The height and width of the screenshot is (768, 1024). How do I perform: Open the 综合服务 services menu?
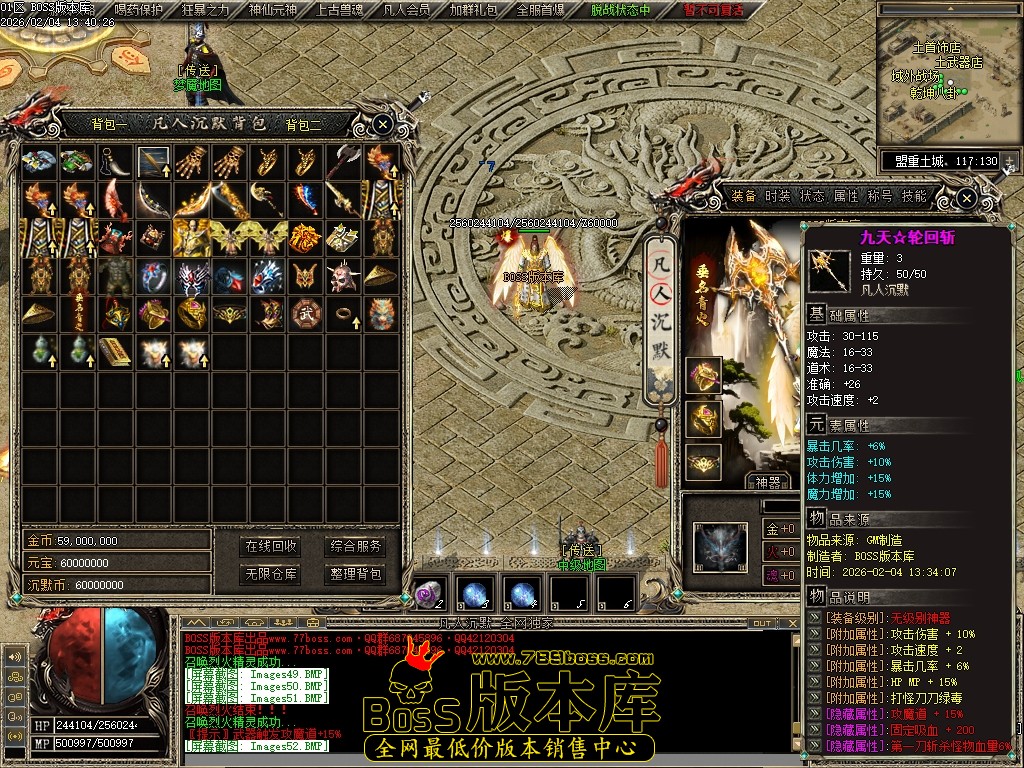(x=355, y=546)
